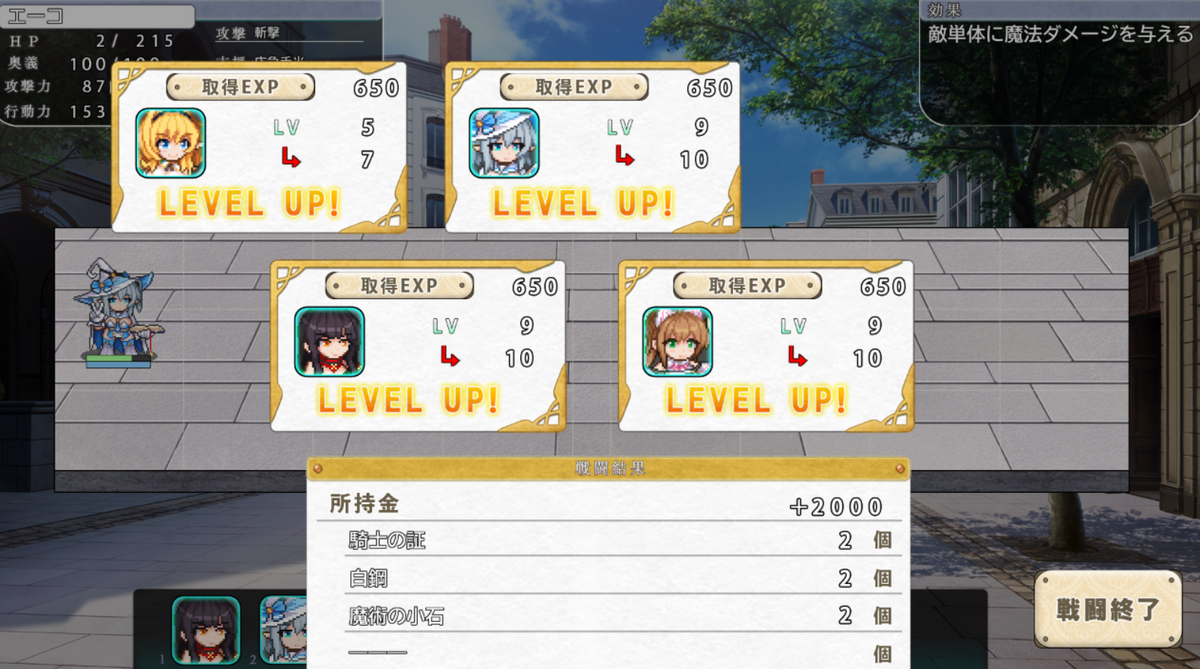Select the blonde elf character portrait
Viewport: 1200px width, 669px height.
pyautogui.click(x=171, y=142)
